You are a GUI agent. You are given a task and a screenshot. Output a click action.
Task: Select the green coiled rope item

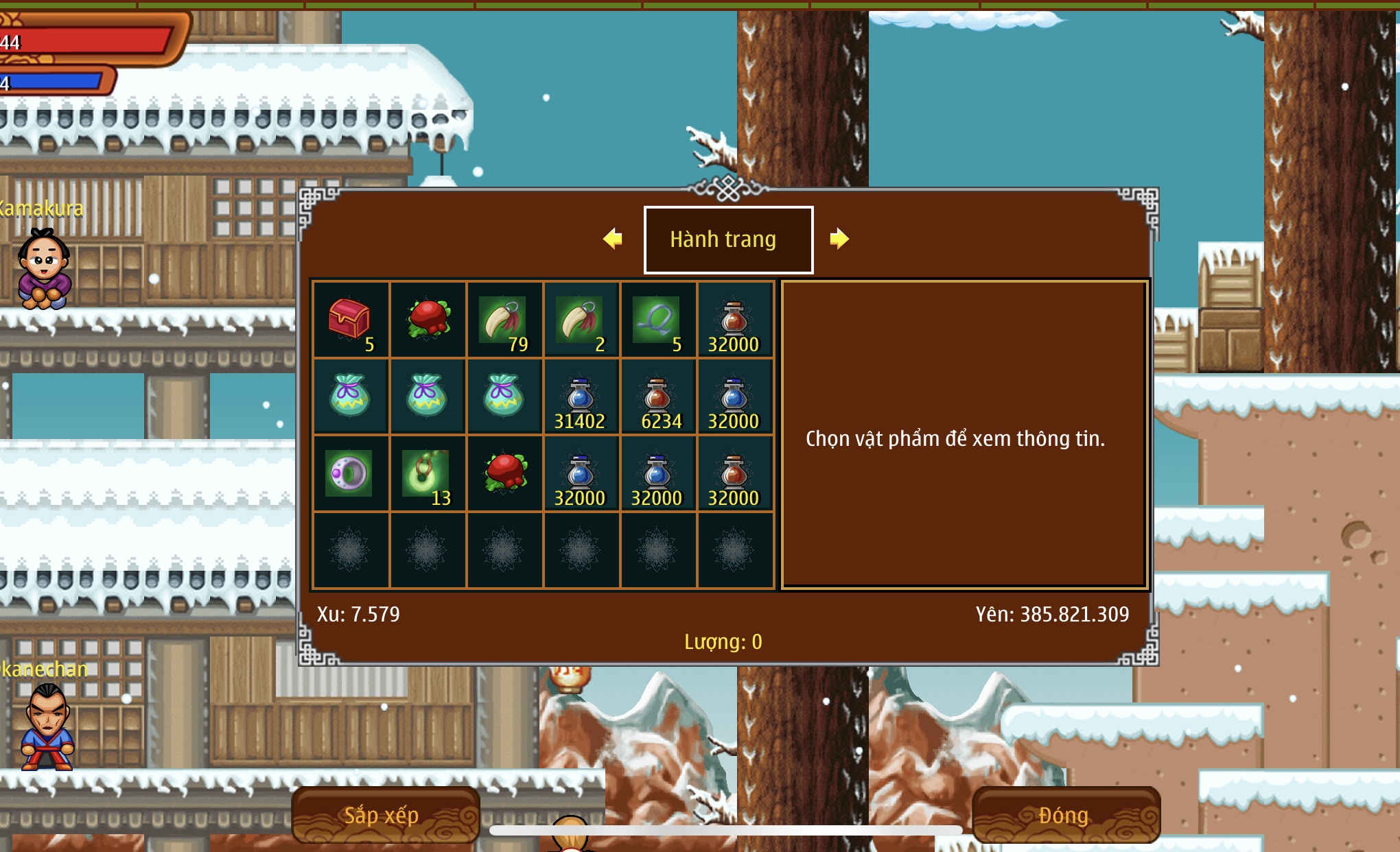pyautogui.click(x=657, y=320)
